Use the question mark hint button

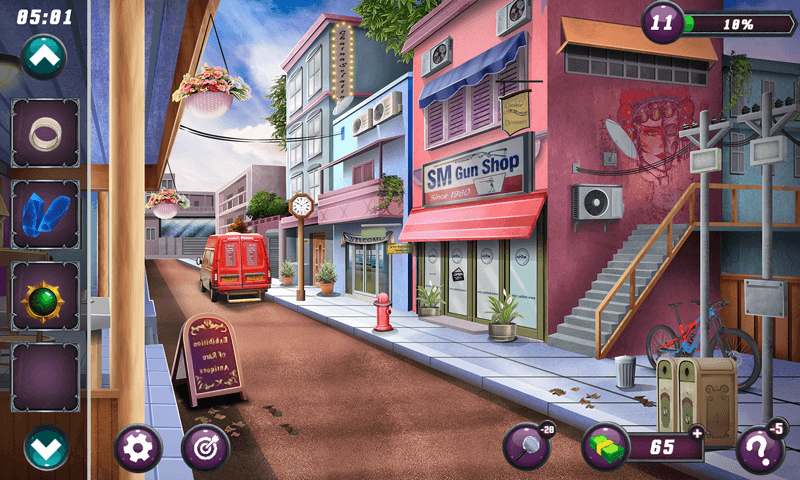760,449
